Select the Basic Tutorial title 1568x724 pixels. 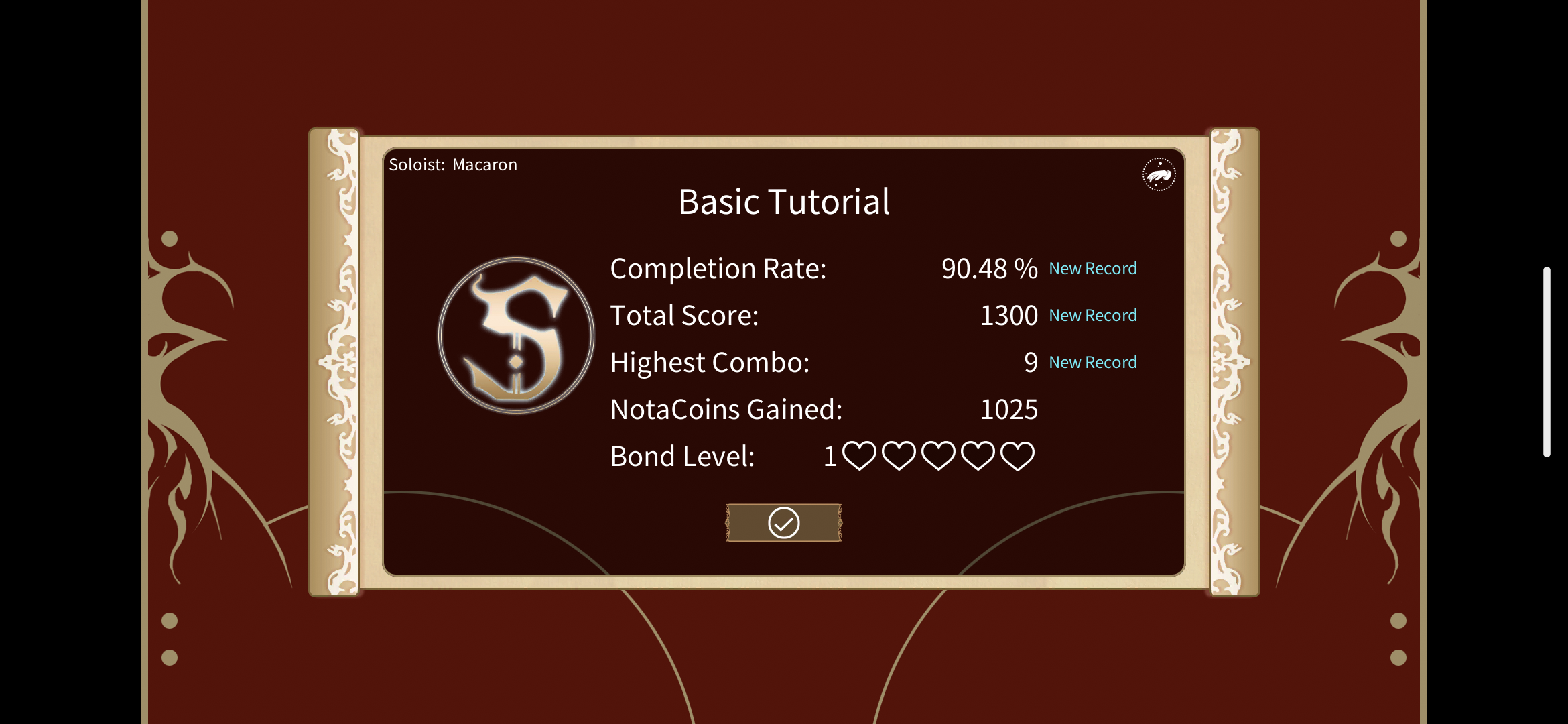(783, 201)
